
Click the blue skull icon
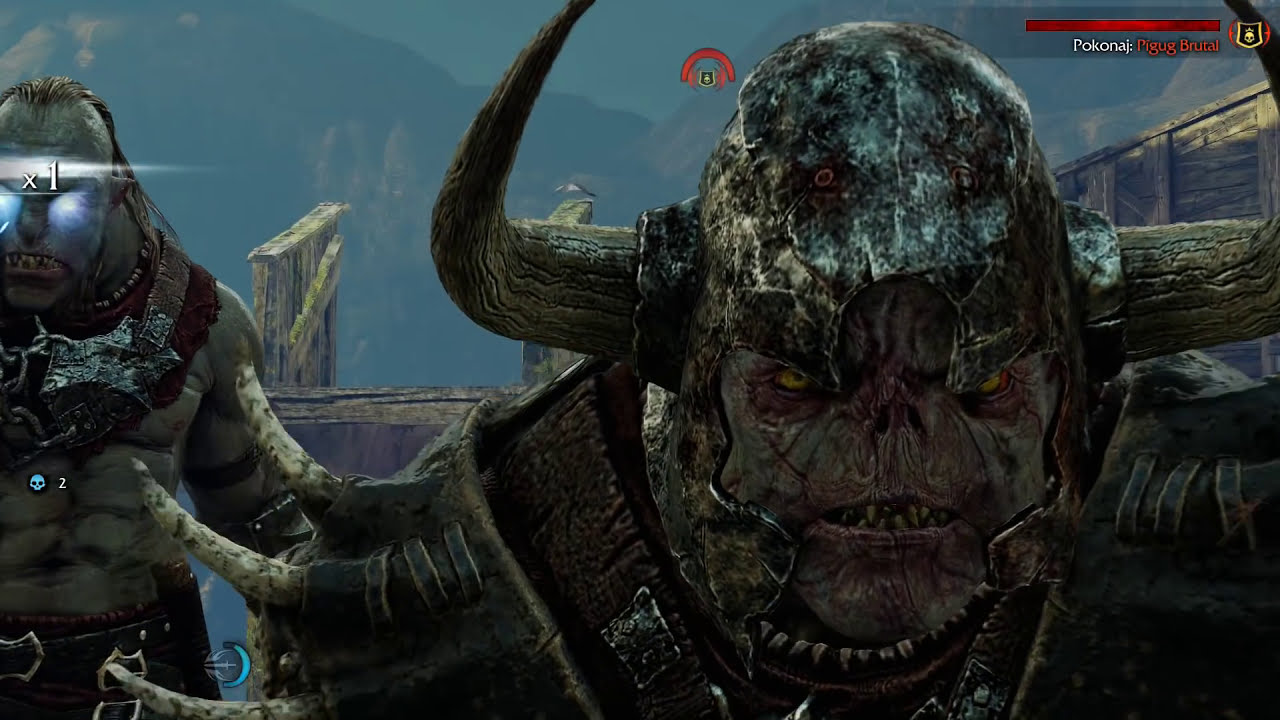[38, 484]
